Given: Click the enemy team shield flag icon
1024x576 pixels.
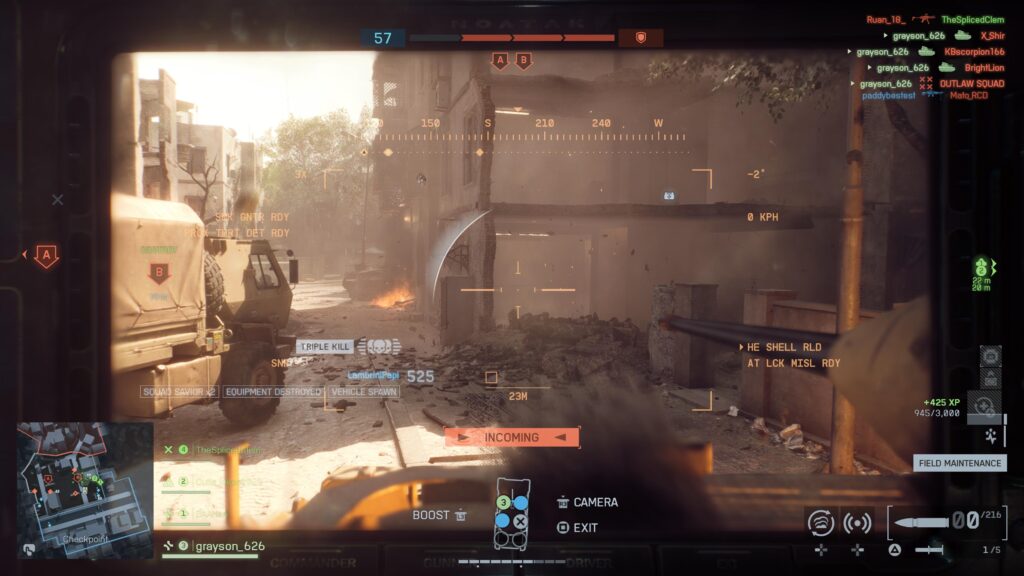Looking at the screenshot, I should tap(640, 38).
